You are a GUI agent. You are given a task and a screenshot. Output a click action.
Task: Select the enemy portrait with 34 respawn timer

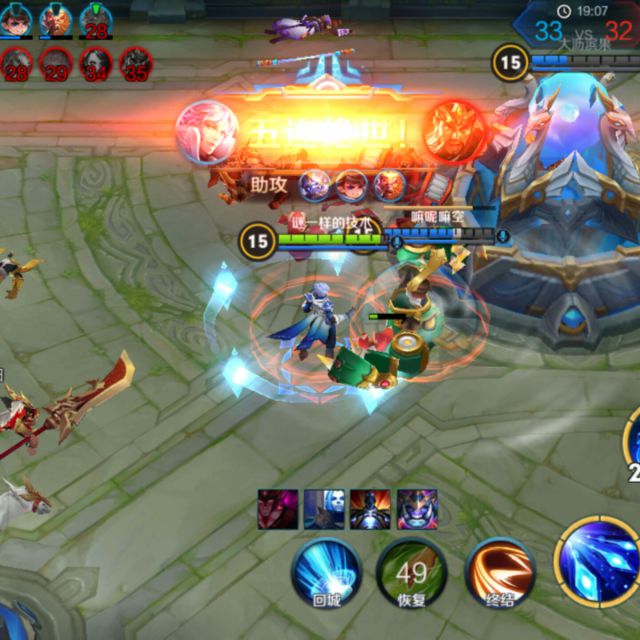[98, 65]
